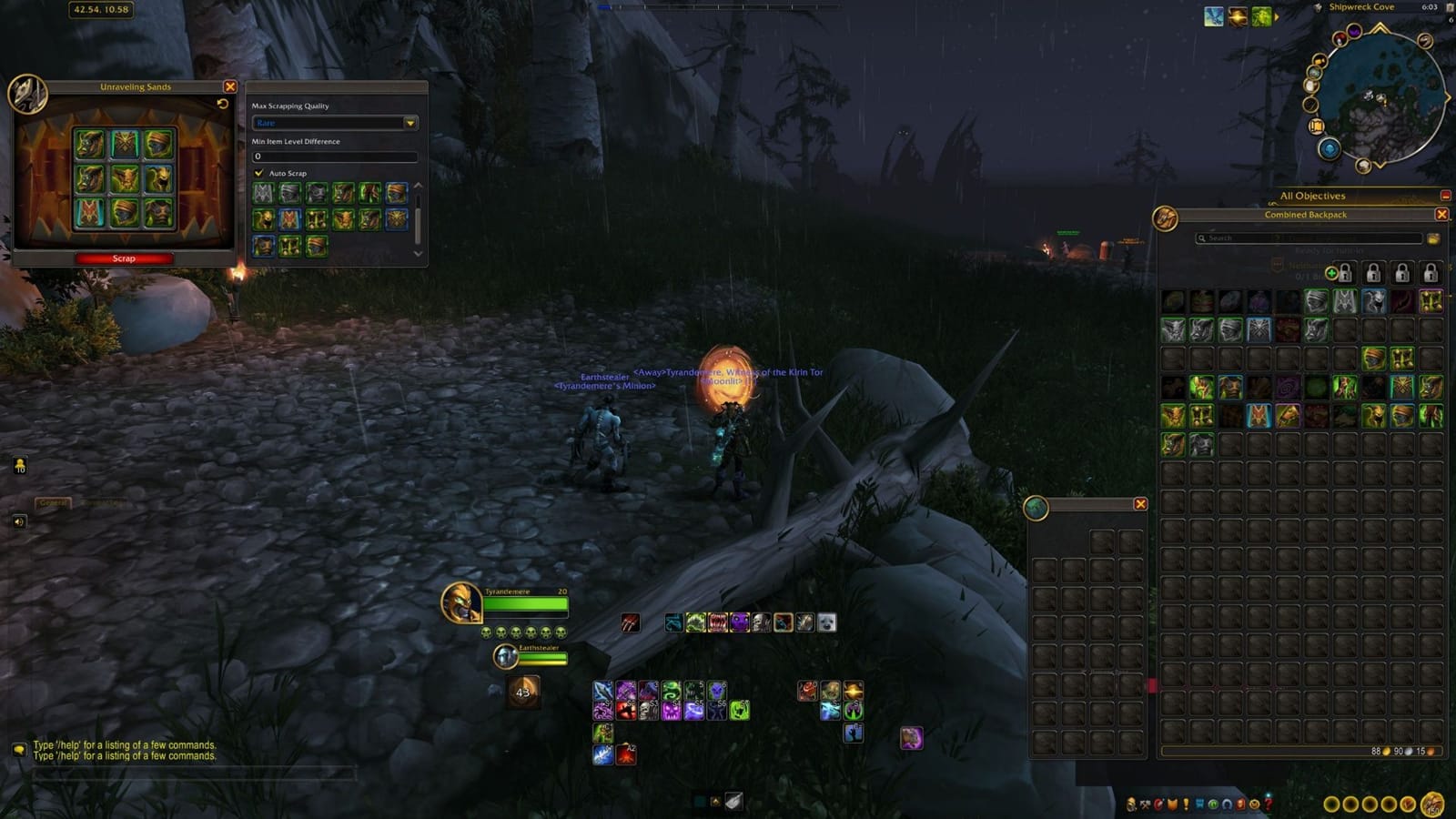
Task: Click the gold coin sort icon in Combined Backpack
Action: coord(1434,238)
